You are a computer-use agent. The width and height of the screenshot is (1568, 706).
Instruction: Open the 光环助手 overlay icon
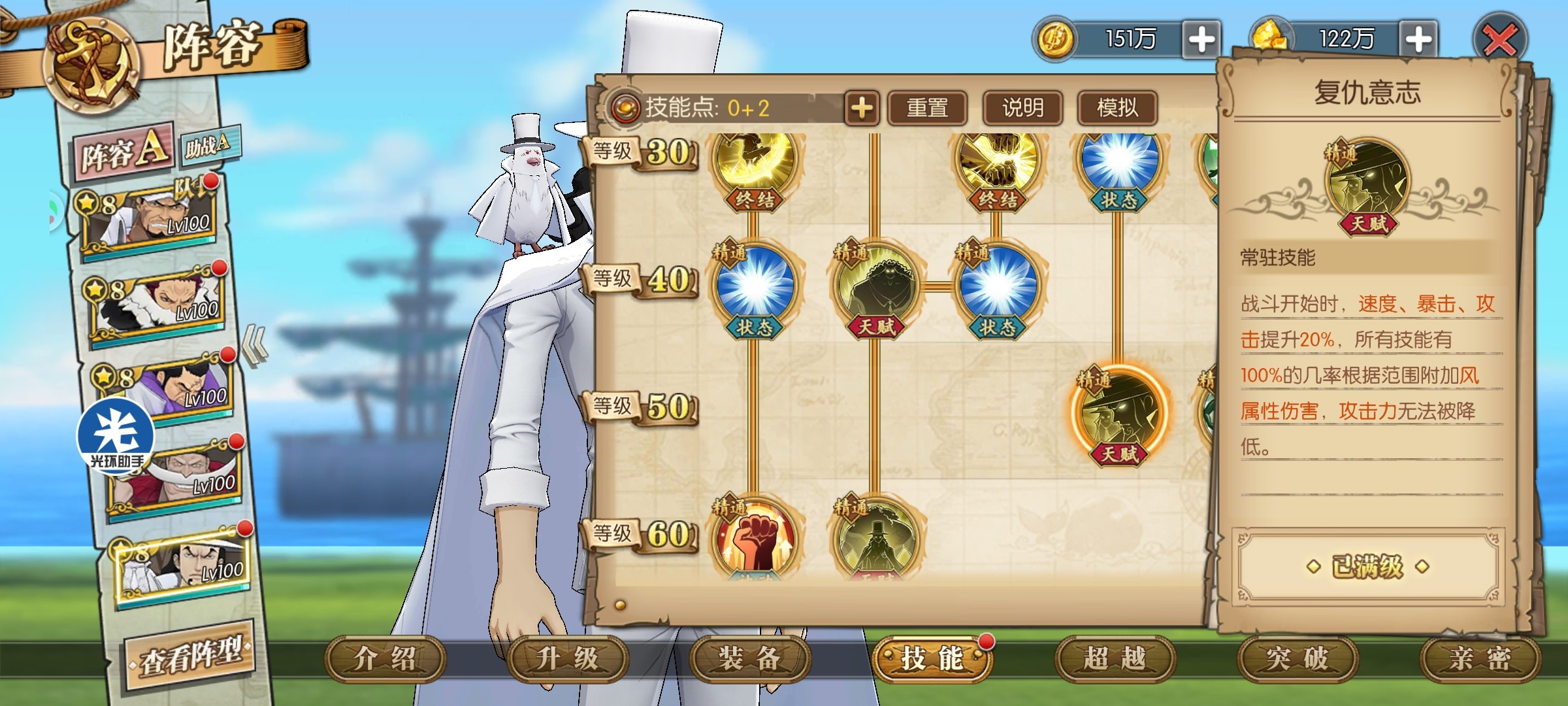(x=116, y=436)
